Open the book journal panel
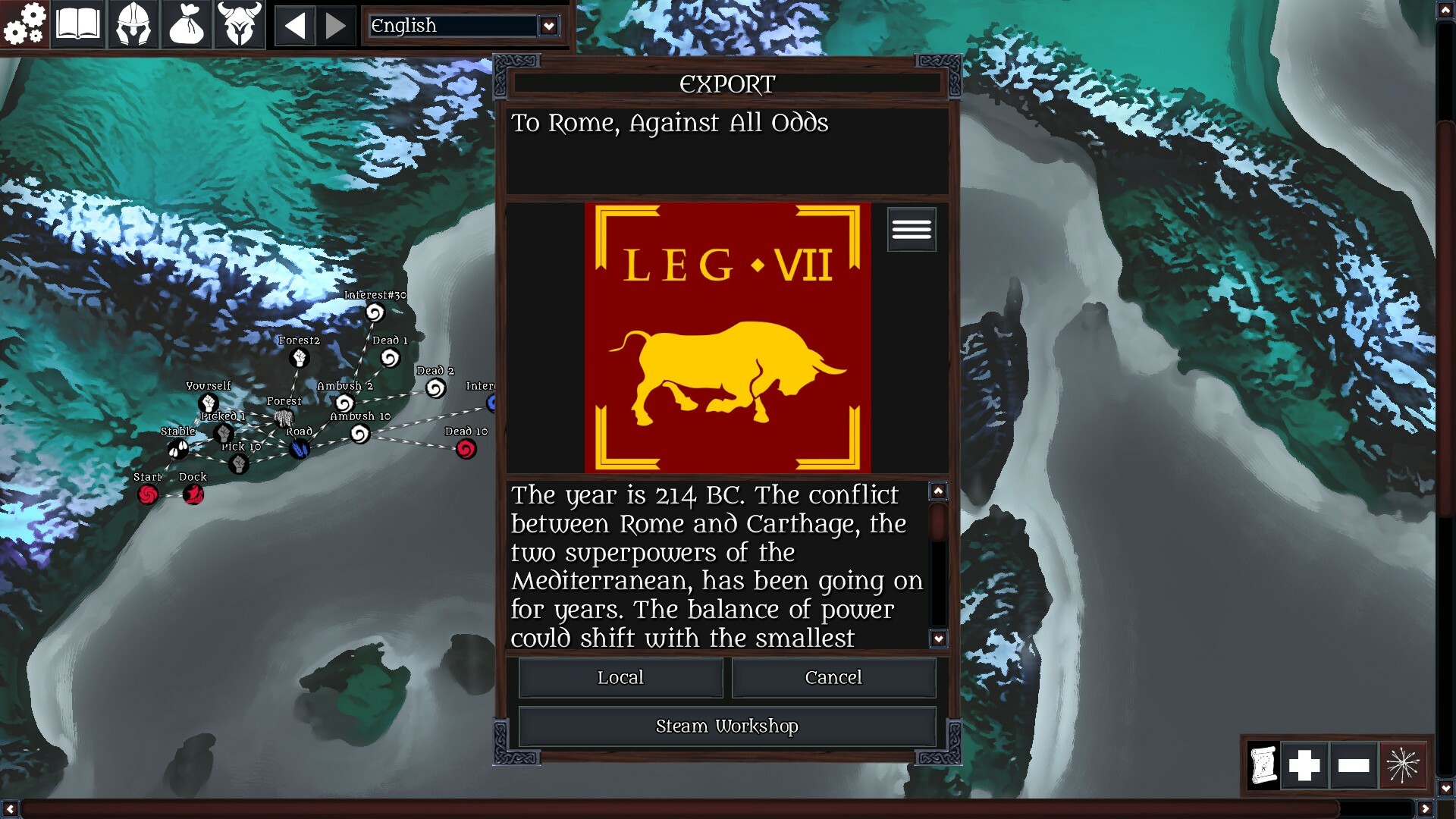 coord(80,24)
